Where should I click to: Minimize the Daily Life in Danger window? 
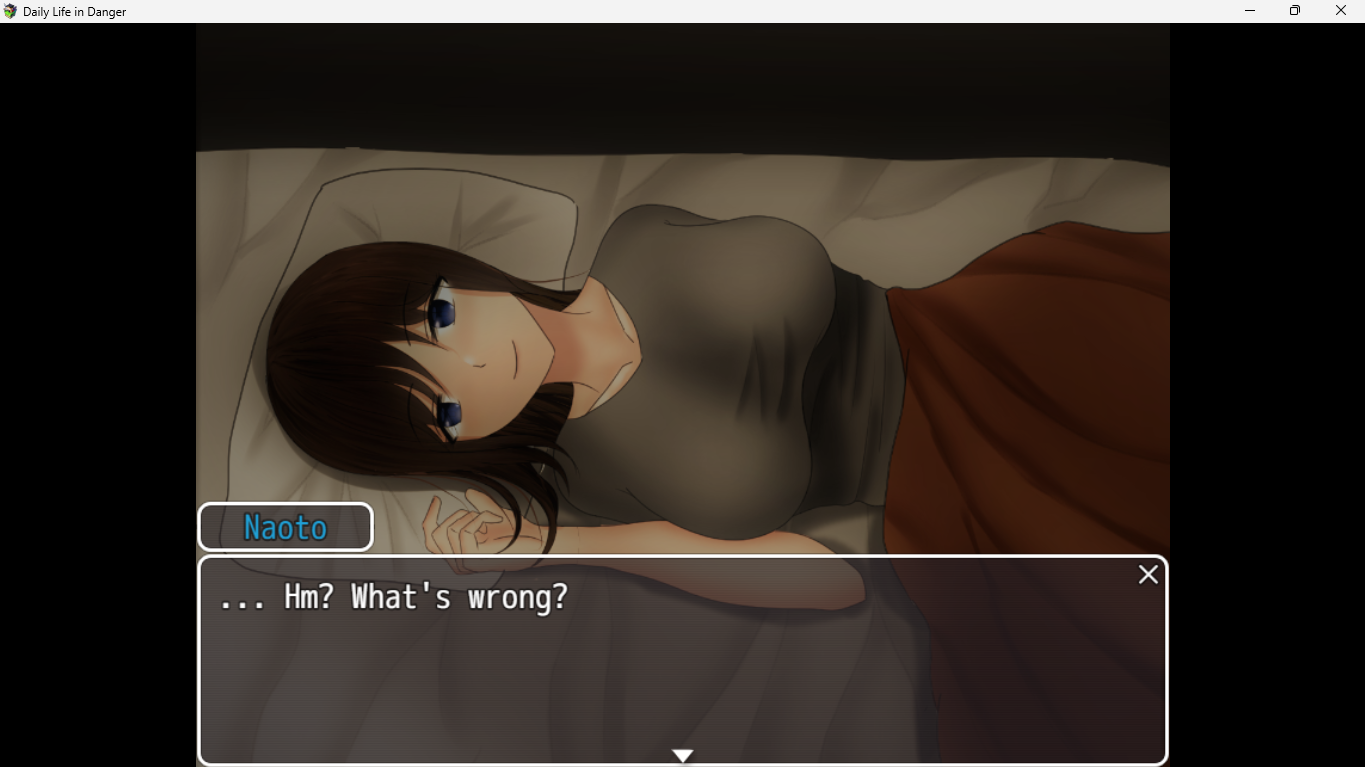click(1250, 11)
